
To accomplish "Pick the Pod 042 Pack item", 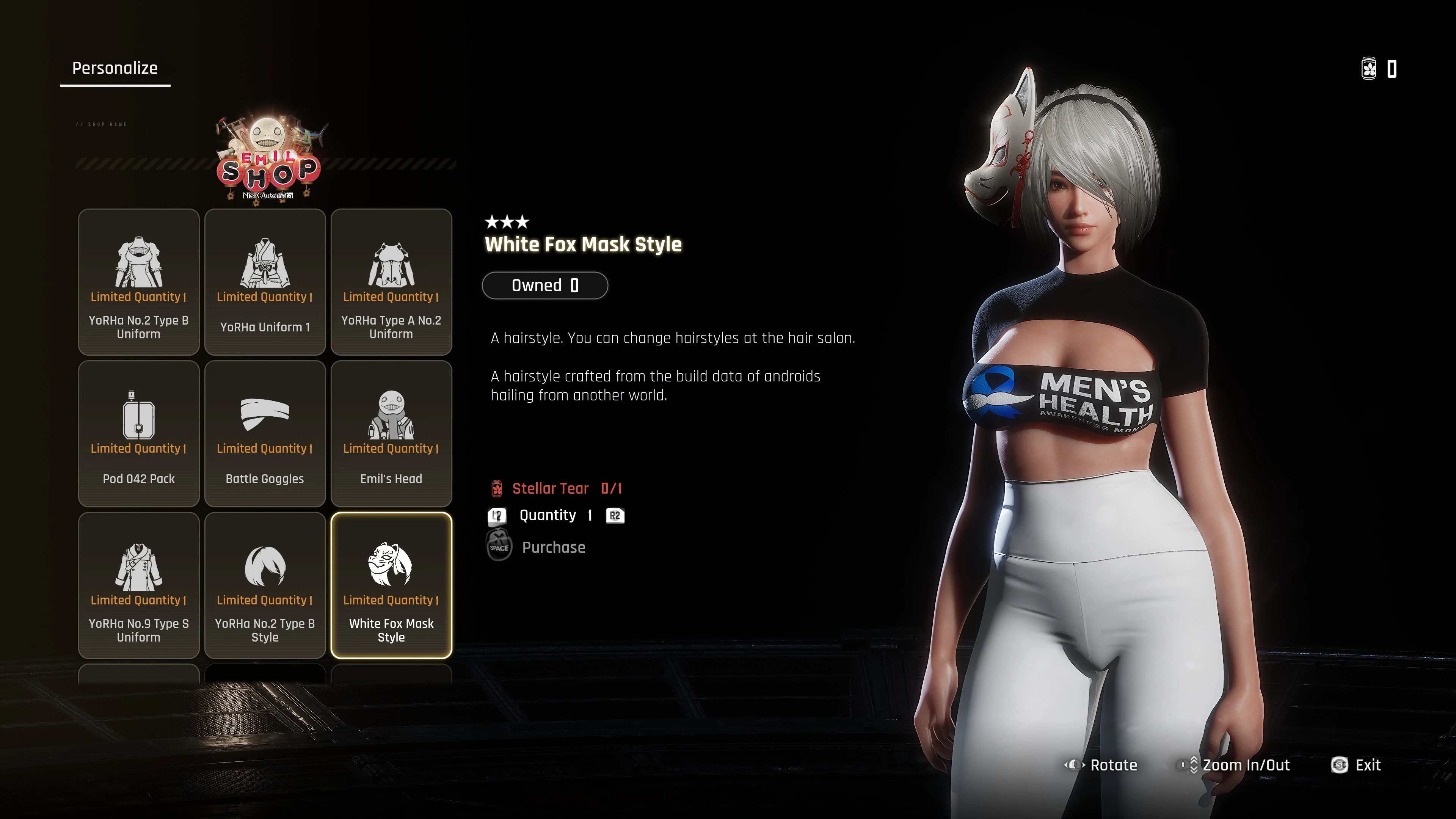I will pos(138,433).
